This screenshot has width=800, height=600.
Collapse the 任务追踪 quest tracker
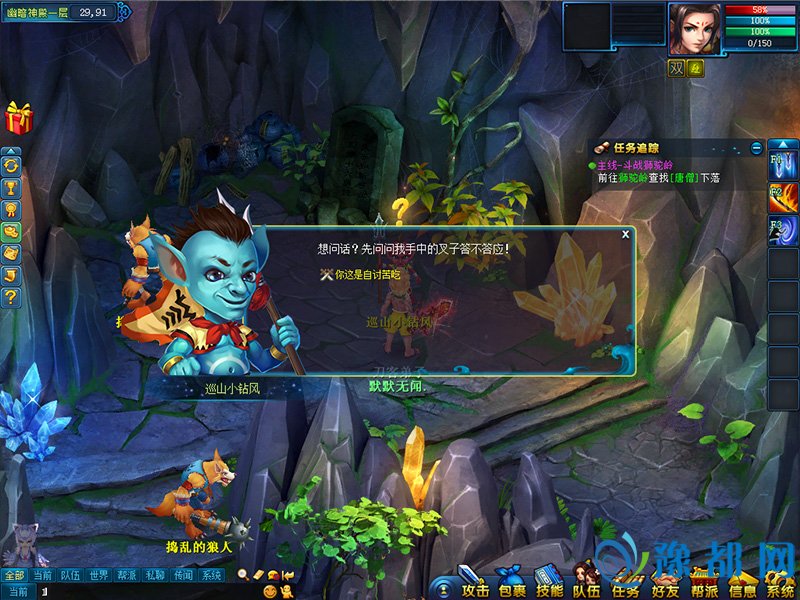(x=757, y=148)
